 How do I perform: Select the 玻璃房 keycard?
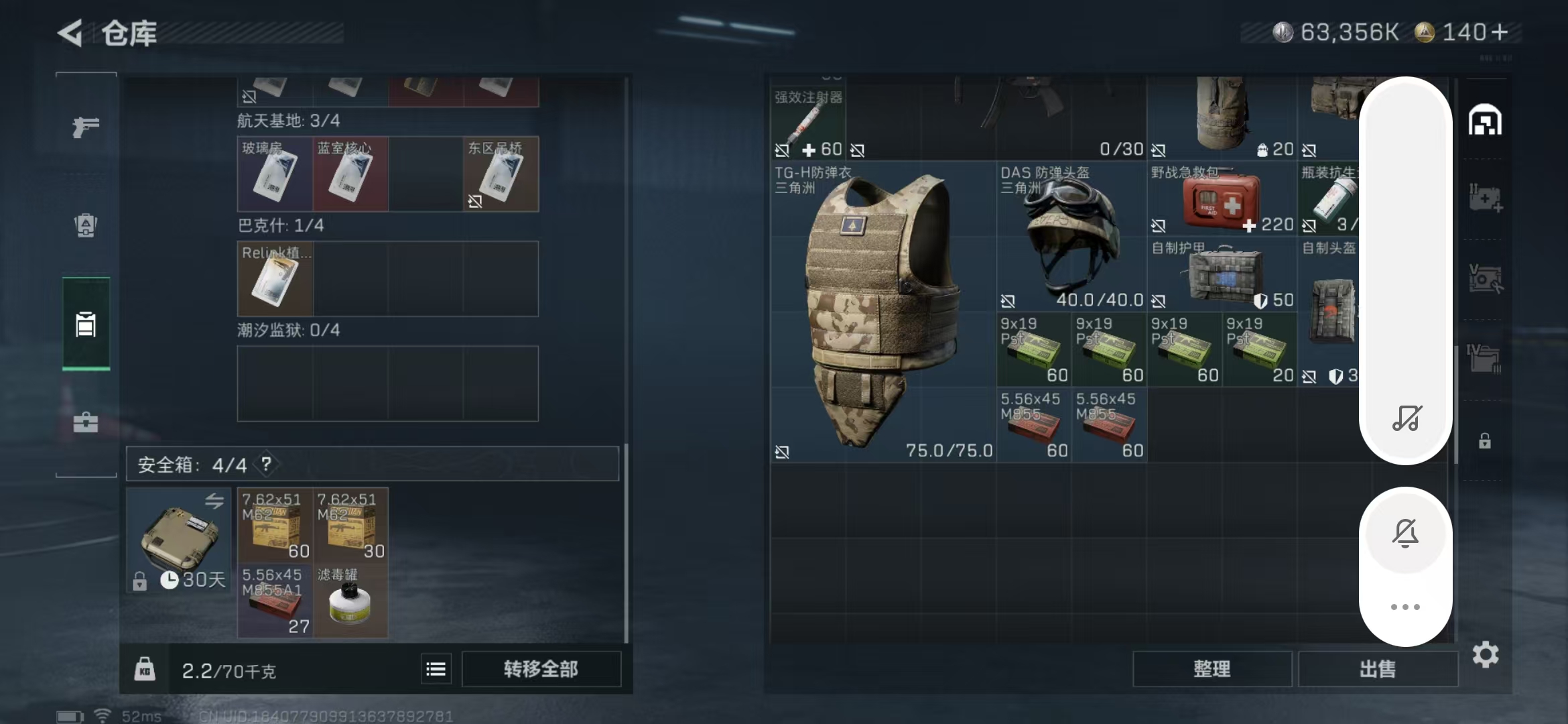[275, 174]
